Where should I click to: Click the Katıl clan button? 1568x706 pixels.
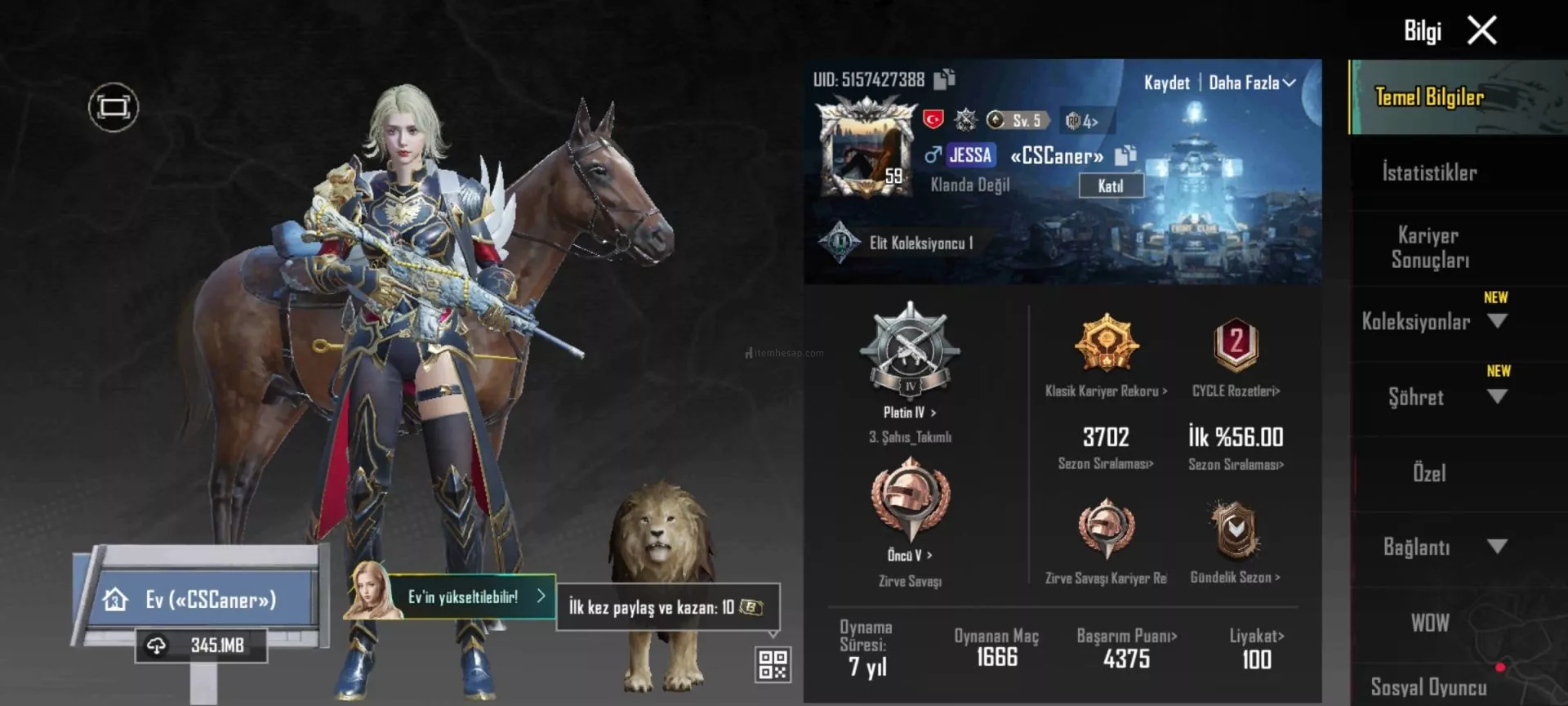pyautogui.click(x=1110, y=186)
